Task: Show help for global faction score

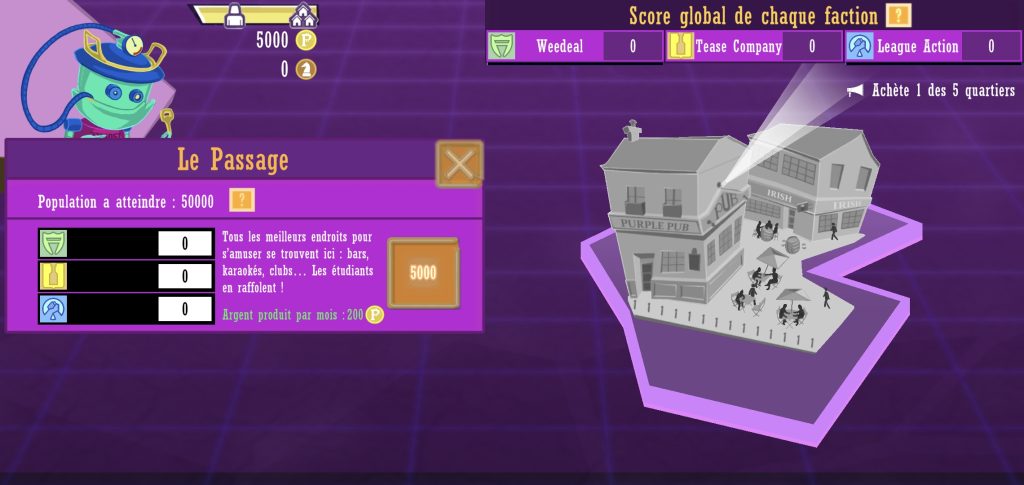Action: 899,16
